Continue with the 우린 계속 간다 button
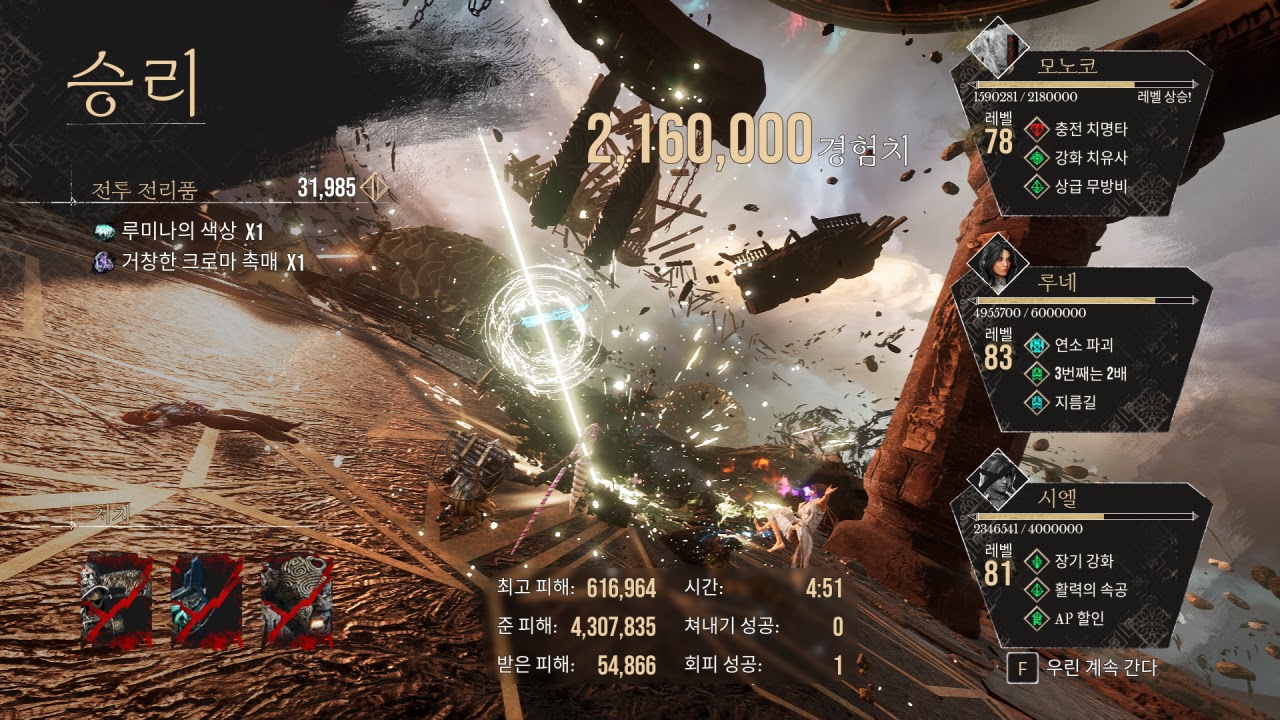This screenshot has height=720, width=1280. (x=1085, y=668)
